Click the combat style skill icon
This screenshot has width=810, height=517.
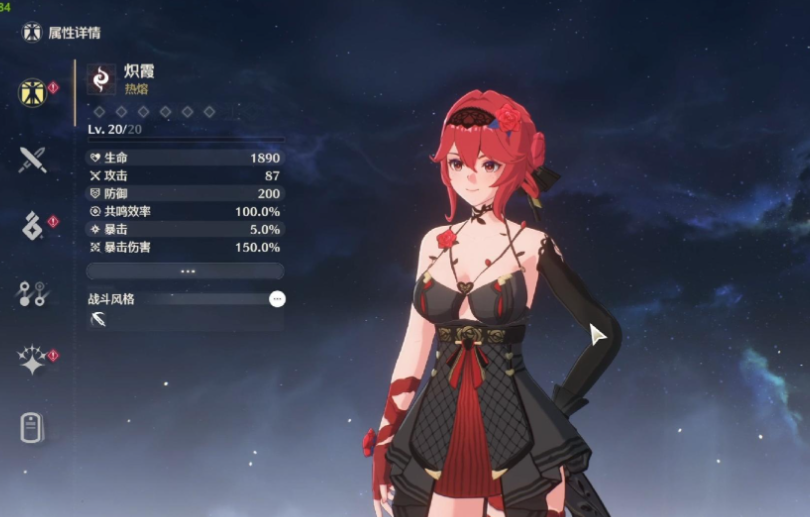pos(101,320)
